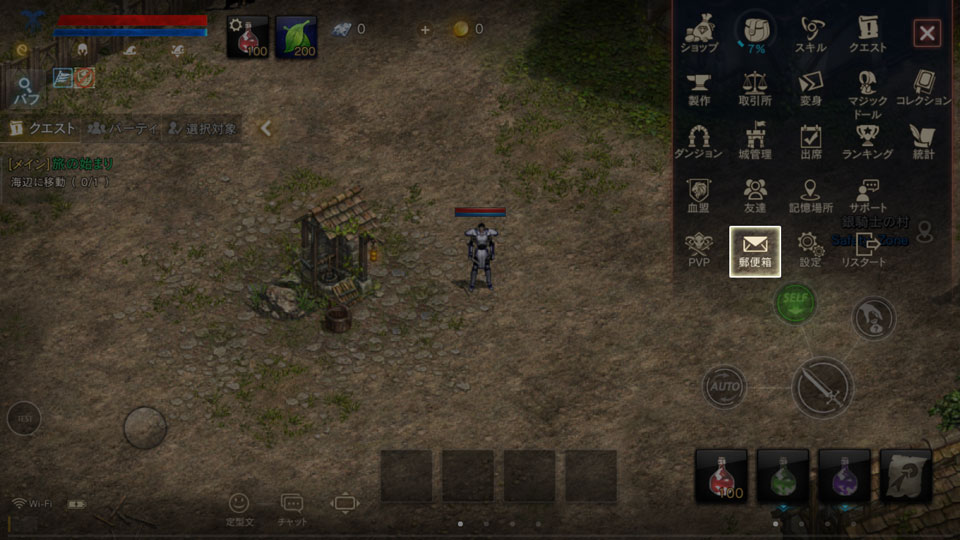960x540 pixels.
Task: Open the ダンジョン dungeon menu
Action: click(699, 141)
